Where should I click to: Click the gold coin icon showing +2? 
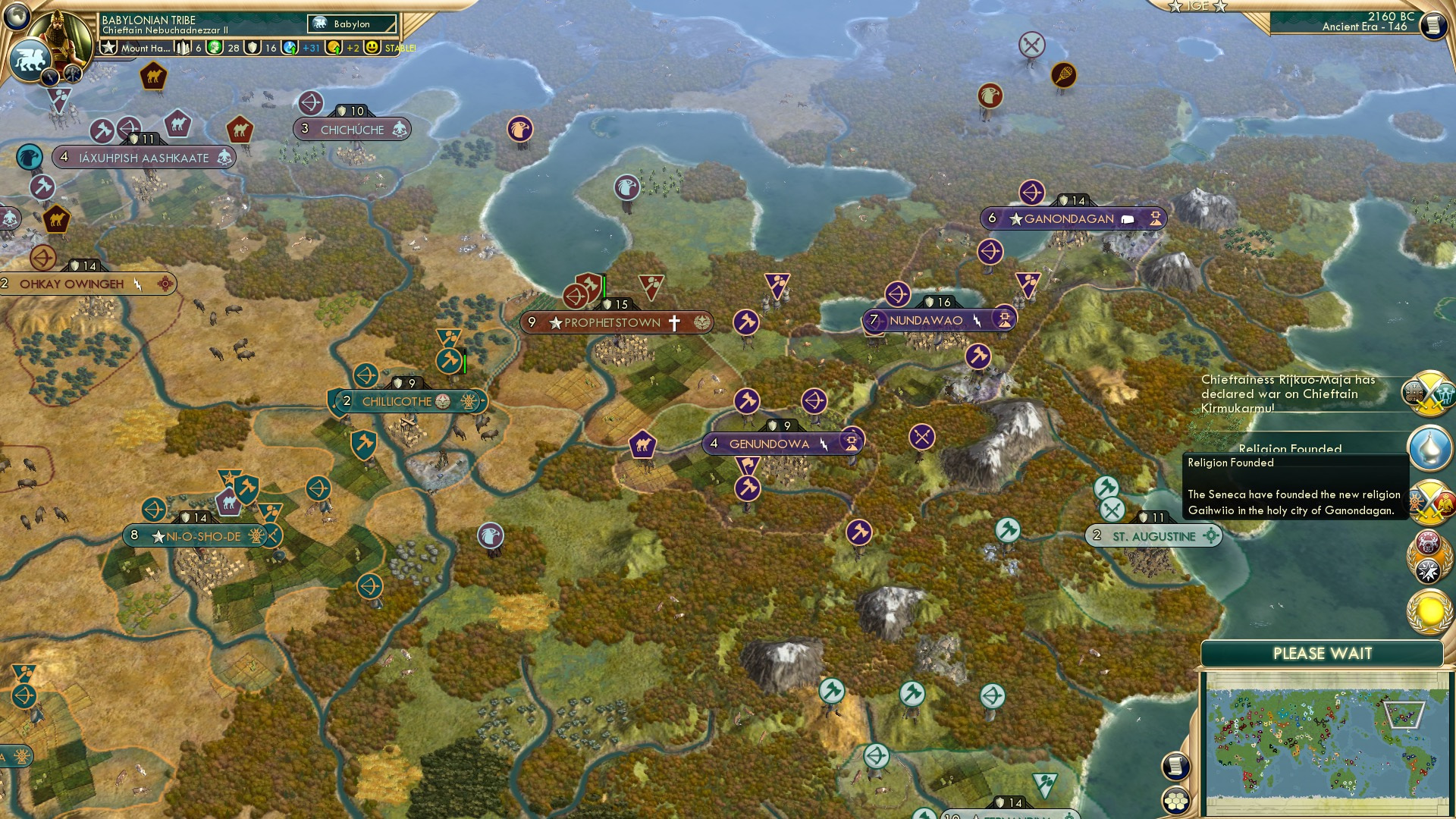click(x=332, y=48)
